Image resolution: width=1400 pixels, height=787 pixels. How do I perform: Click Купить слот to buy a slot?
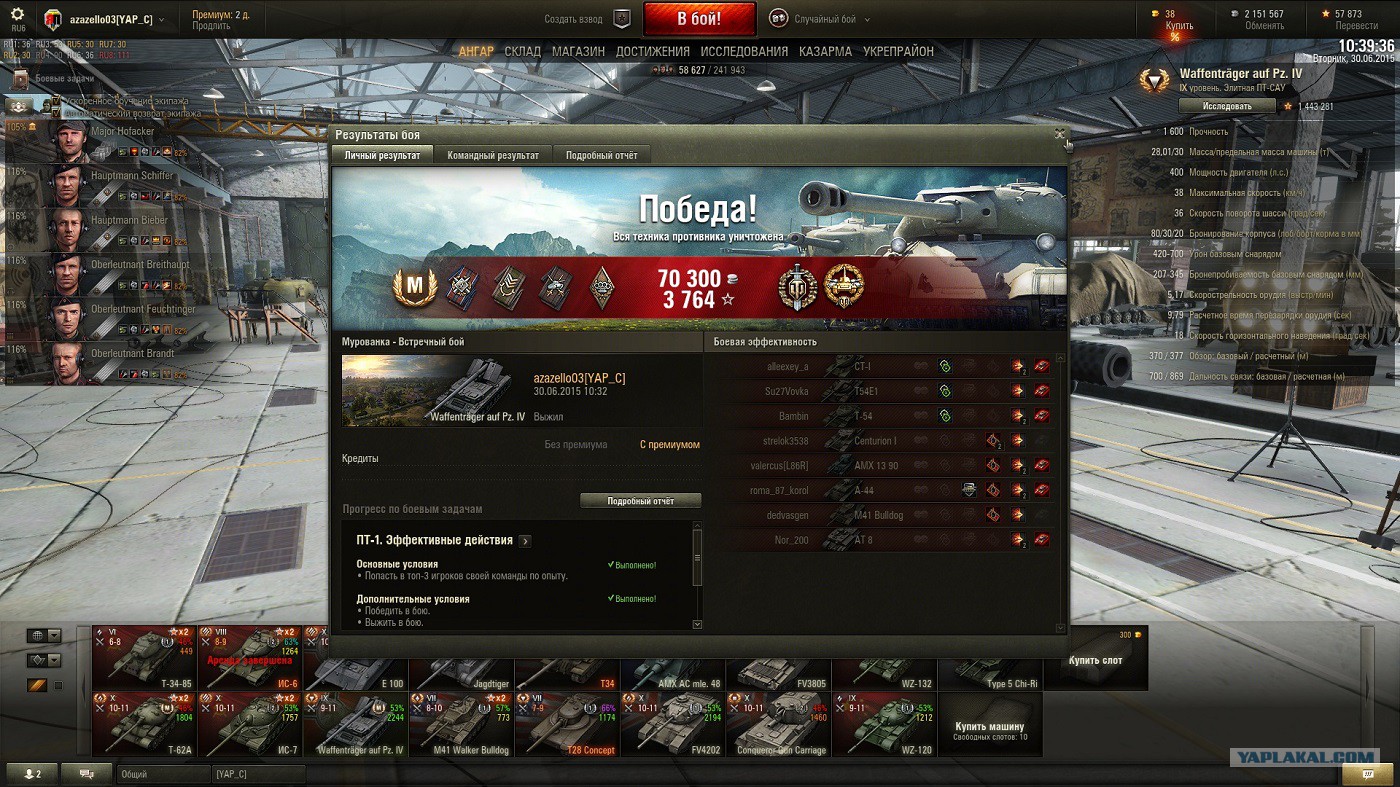point(1095,659)
